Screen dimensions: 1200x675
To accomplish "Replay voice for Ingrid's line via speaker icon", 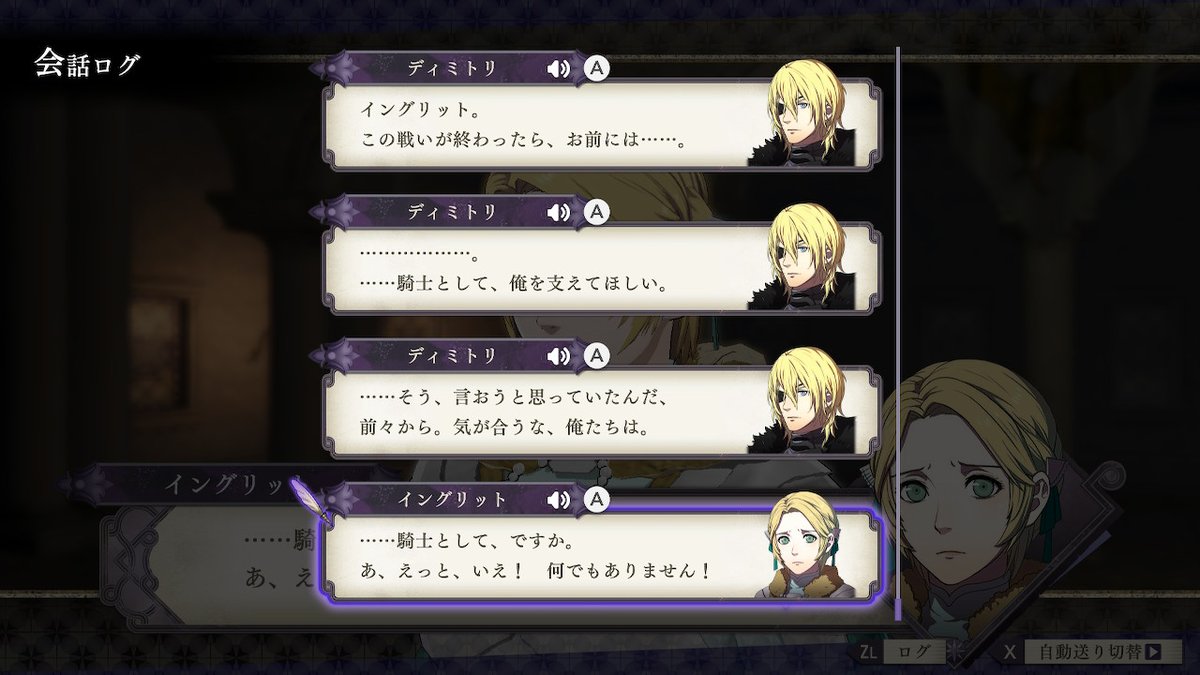I will 558,499.
